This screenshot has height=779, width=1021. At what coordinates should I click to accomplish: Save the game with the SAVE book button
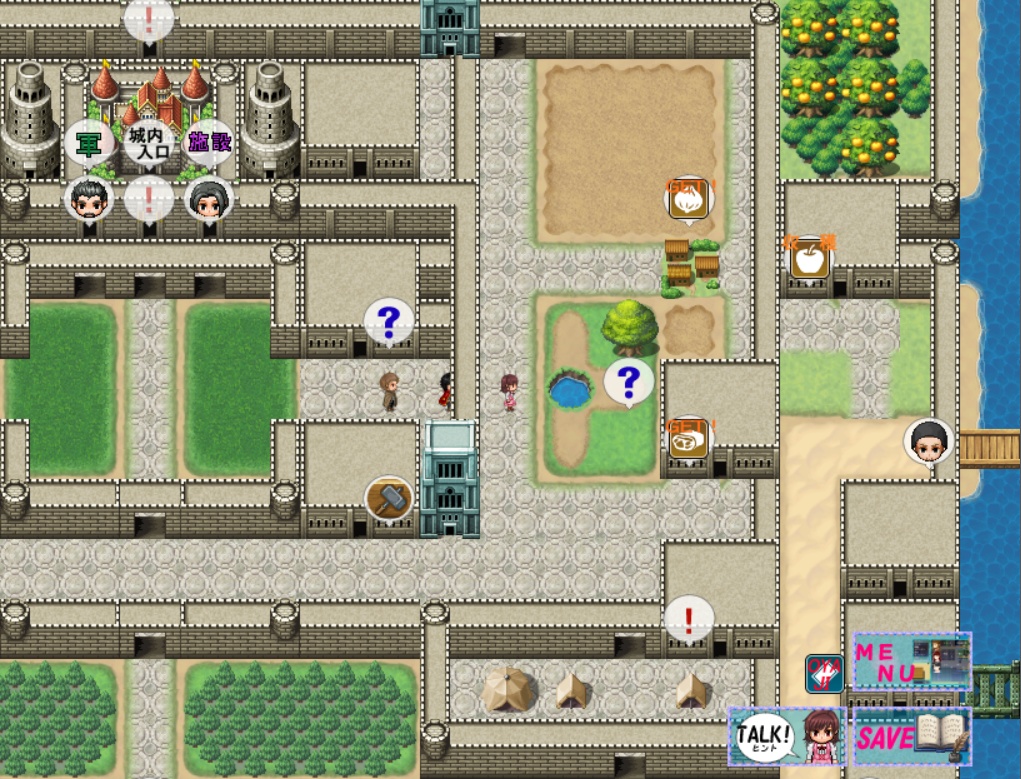point(911,738)
